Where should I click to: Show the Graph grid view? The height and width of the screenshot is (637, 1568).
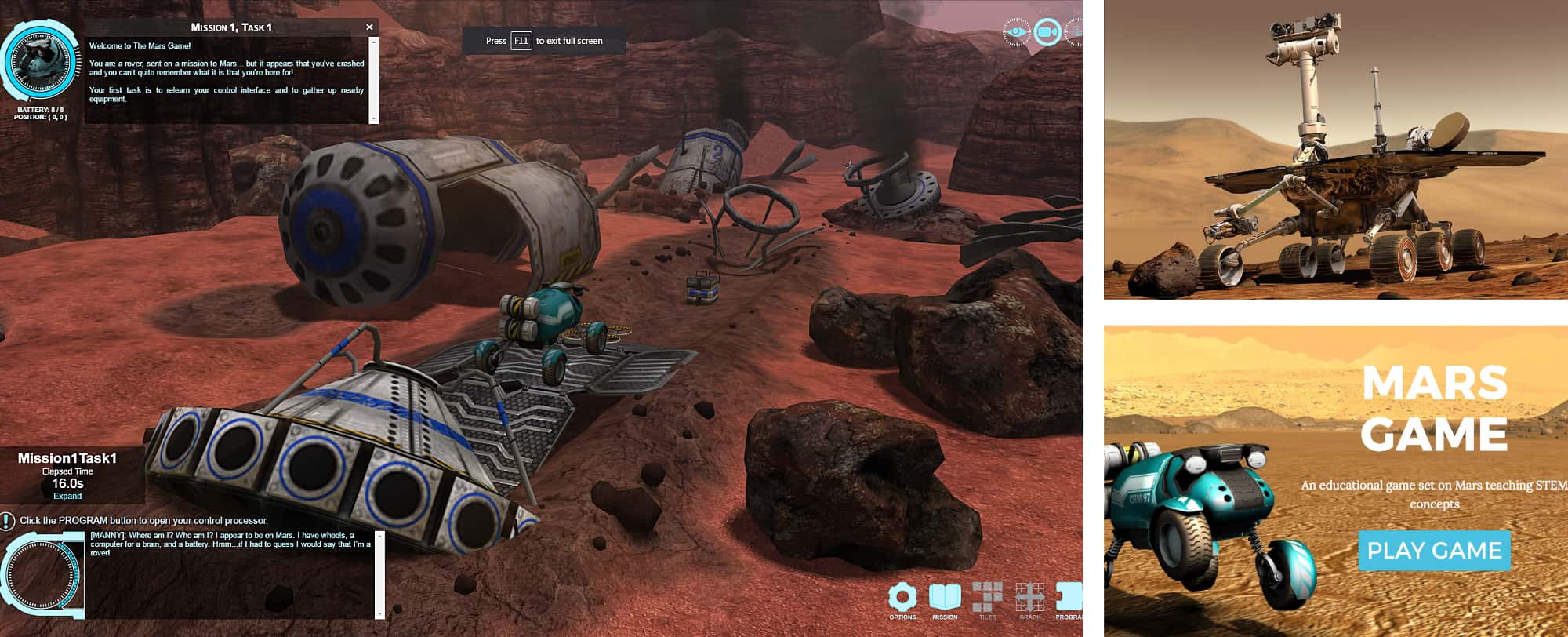point(1029,598)
